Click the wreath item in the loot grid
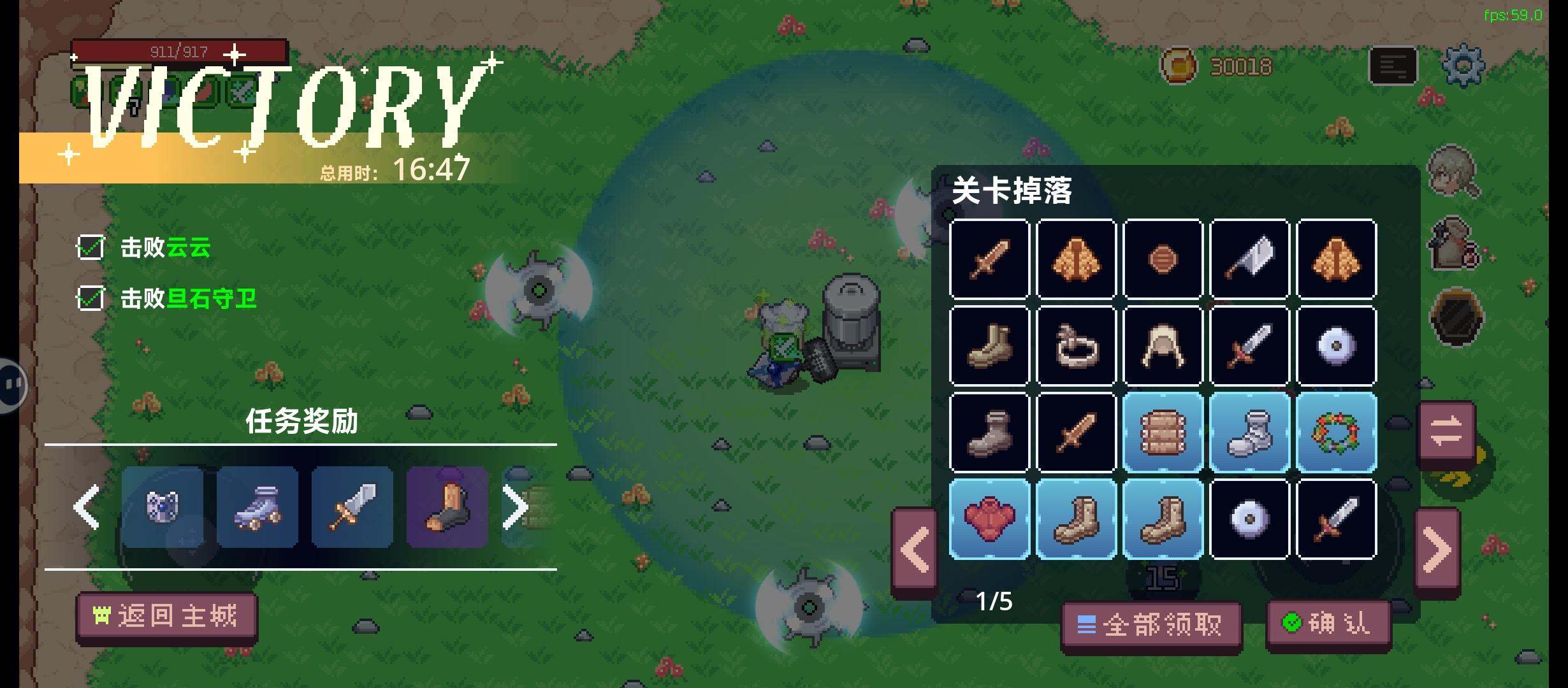 click(x=1336, y=433)
